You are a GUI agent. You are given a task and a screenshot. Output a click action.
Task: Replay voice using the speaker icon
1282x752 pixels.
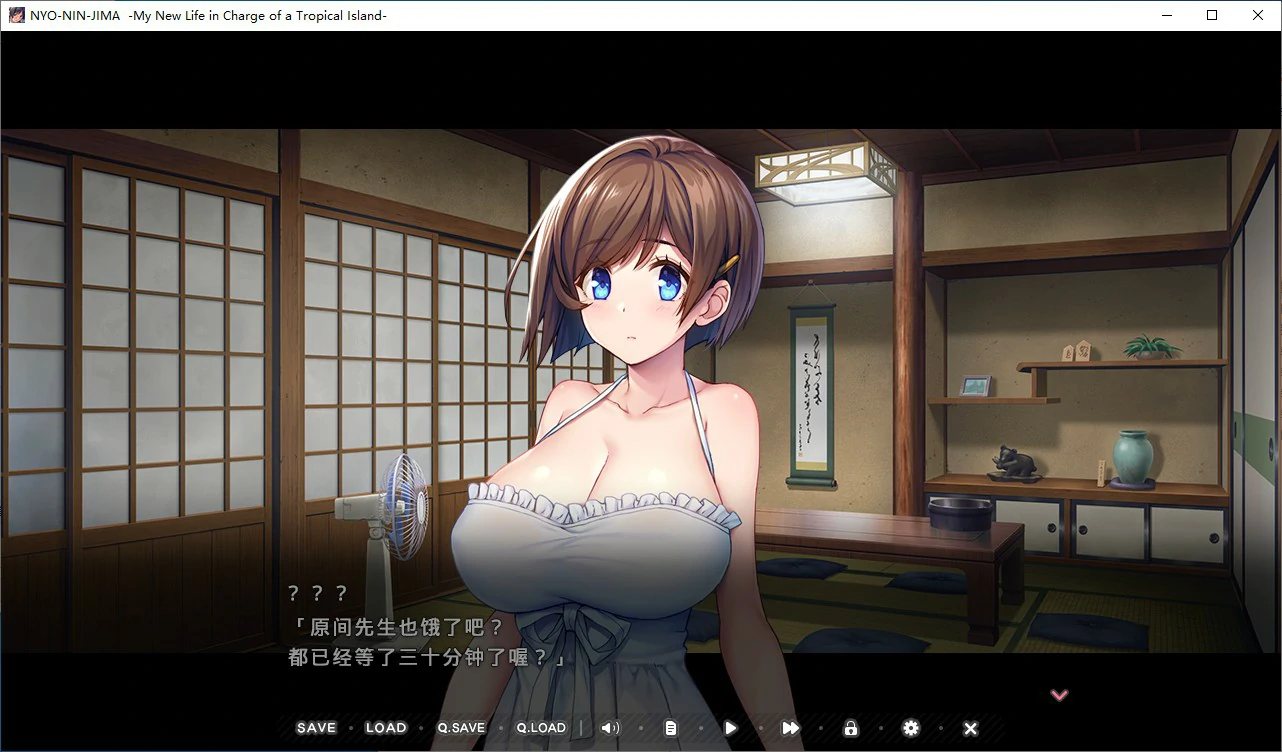click(x=610, y=728)
